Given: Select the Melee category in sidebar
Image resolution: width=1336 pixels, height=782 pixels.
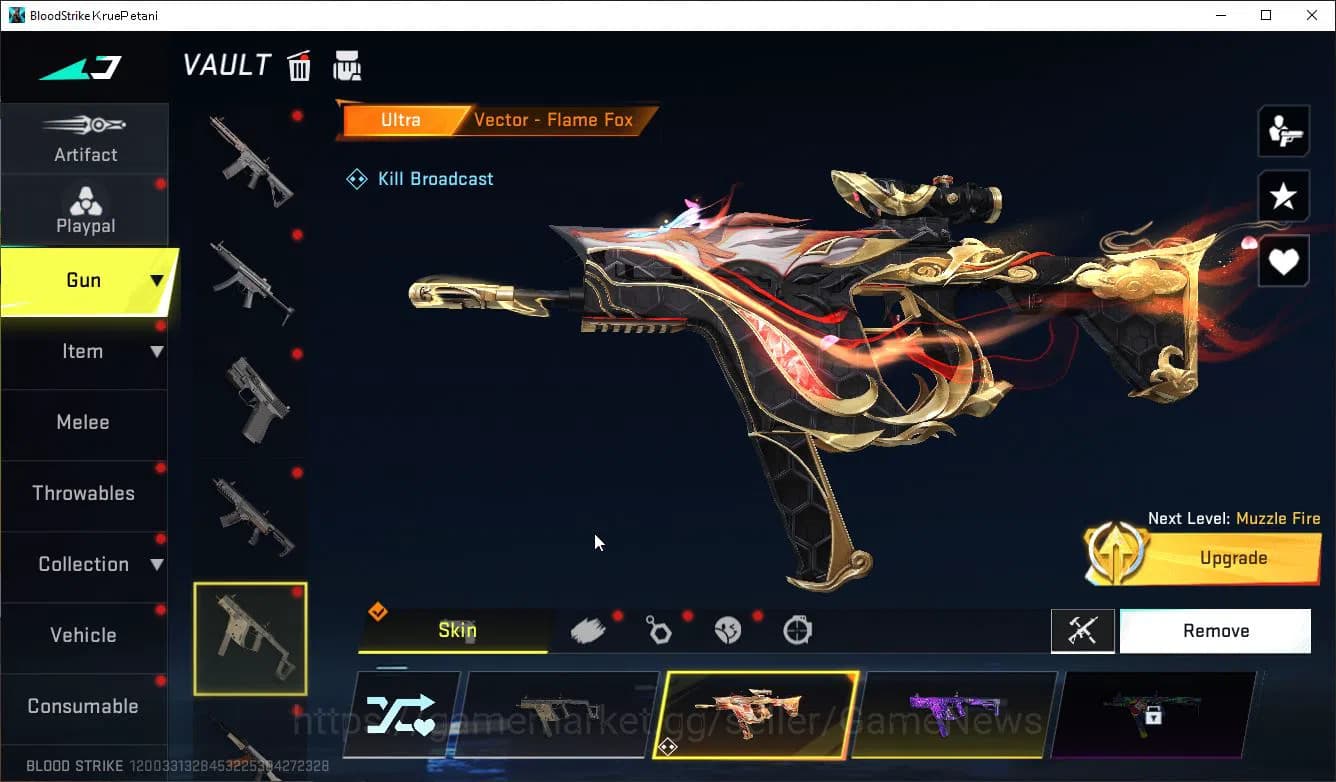Looking at the screenshot, I should click(x=83, y=422).
